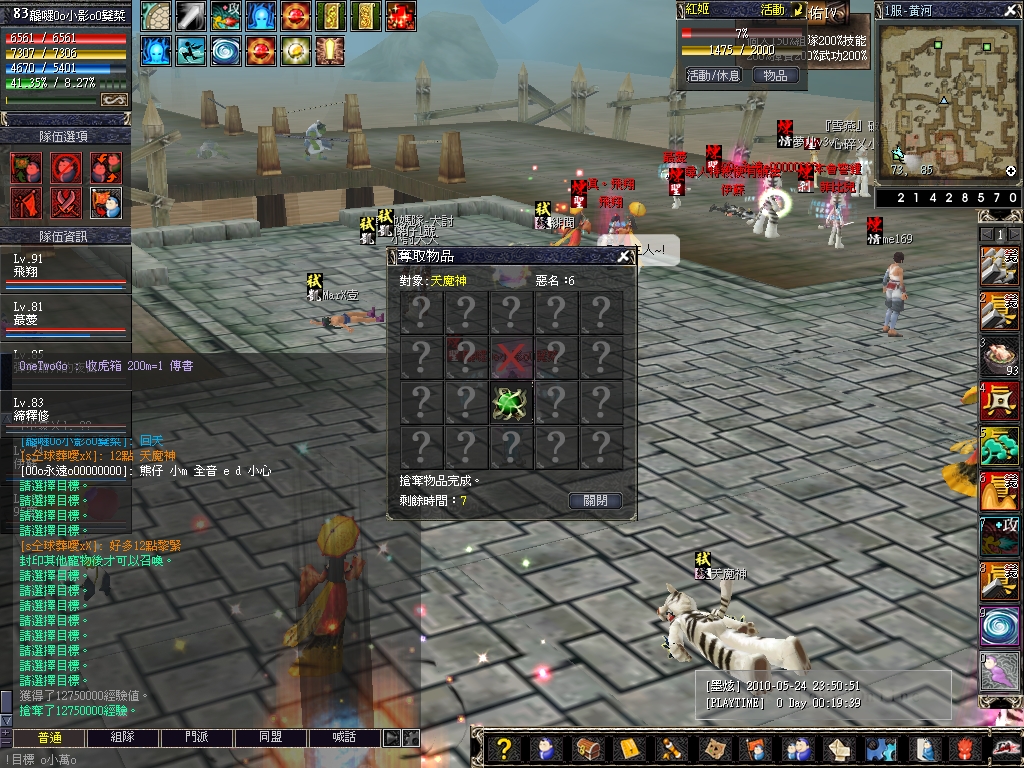Open the treasure chest icon in bottom bar
1024x768 pixels.
pos(587,748)
